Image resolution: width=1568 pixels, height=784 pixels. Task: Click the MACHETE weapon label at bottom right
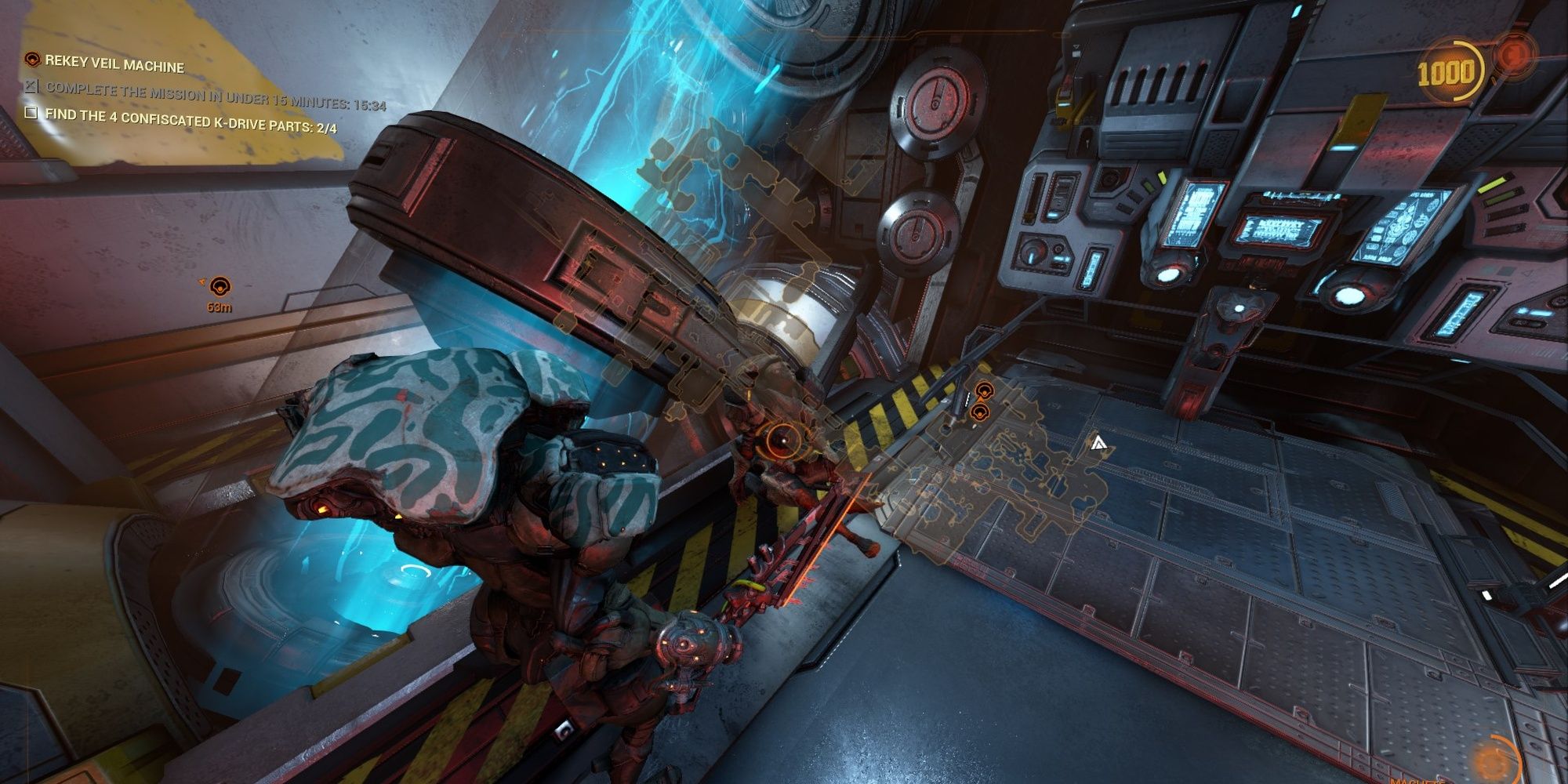pyautogui.click(x=1415, y=782)
